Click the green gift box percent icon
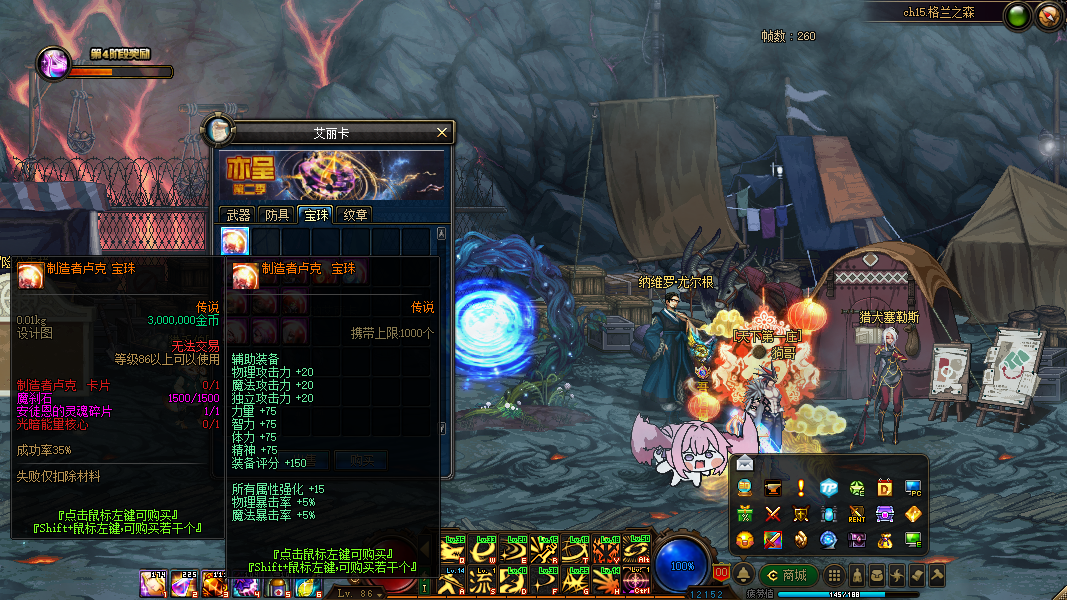Image resolution: width=1067 pixels, height=600 pixels. 745,514
